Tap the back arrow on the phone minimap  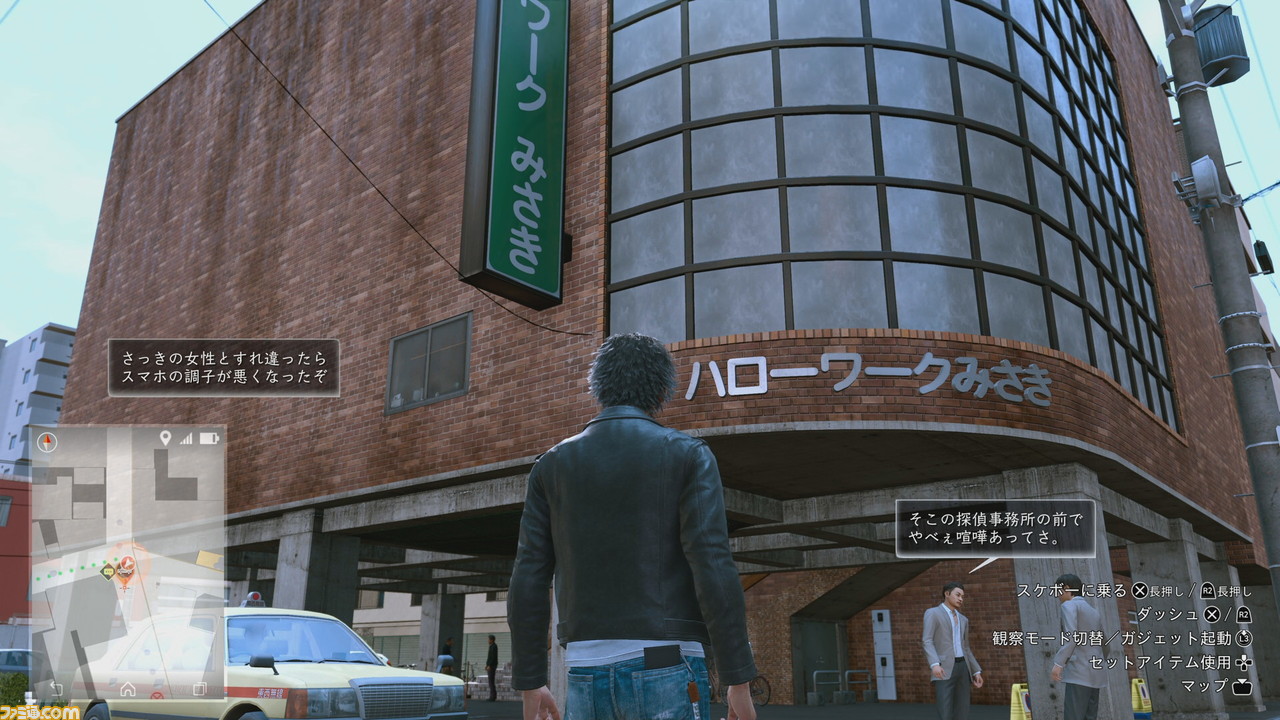(57, 689)
